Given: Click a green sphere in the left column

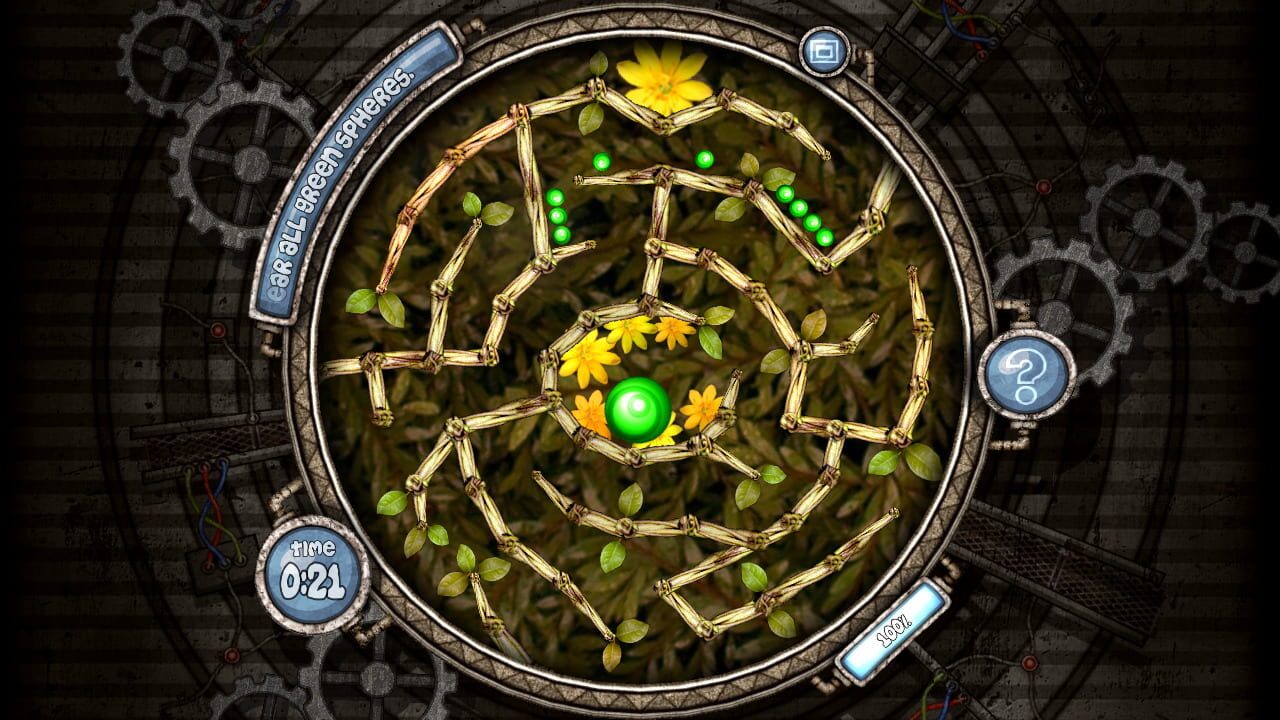Looking at the screenshot, I should [560, 215].
